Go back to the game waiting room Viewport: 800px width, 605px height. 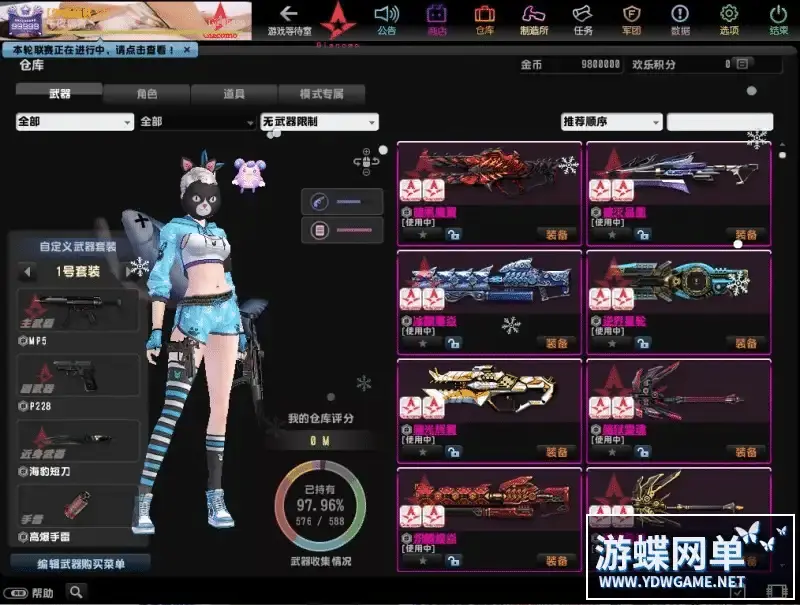pyautogui.click(x=289, y=17)
